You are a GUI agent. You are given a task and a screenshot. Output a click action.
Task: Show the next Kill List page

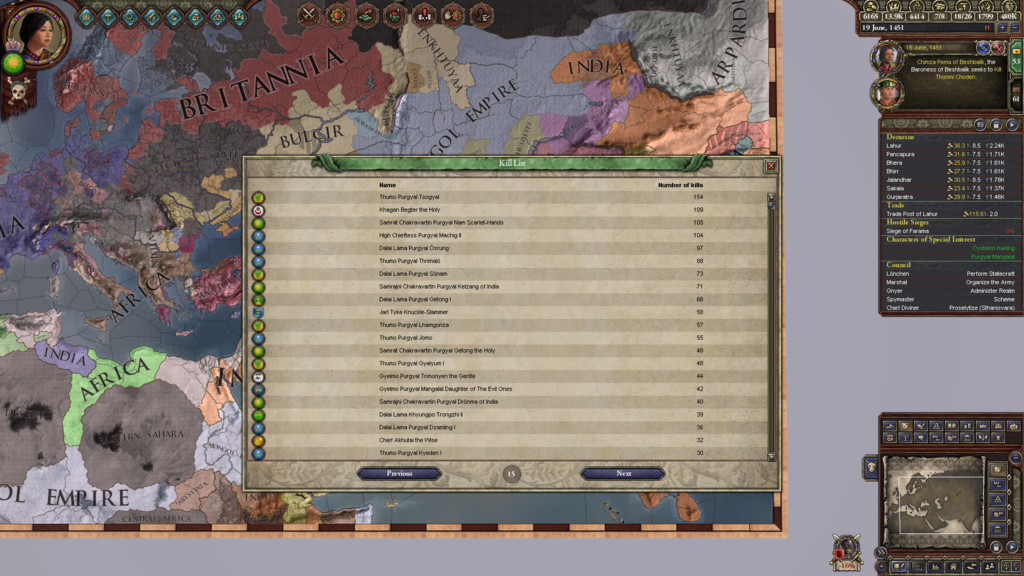[x=623, y=473]
